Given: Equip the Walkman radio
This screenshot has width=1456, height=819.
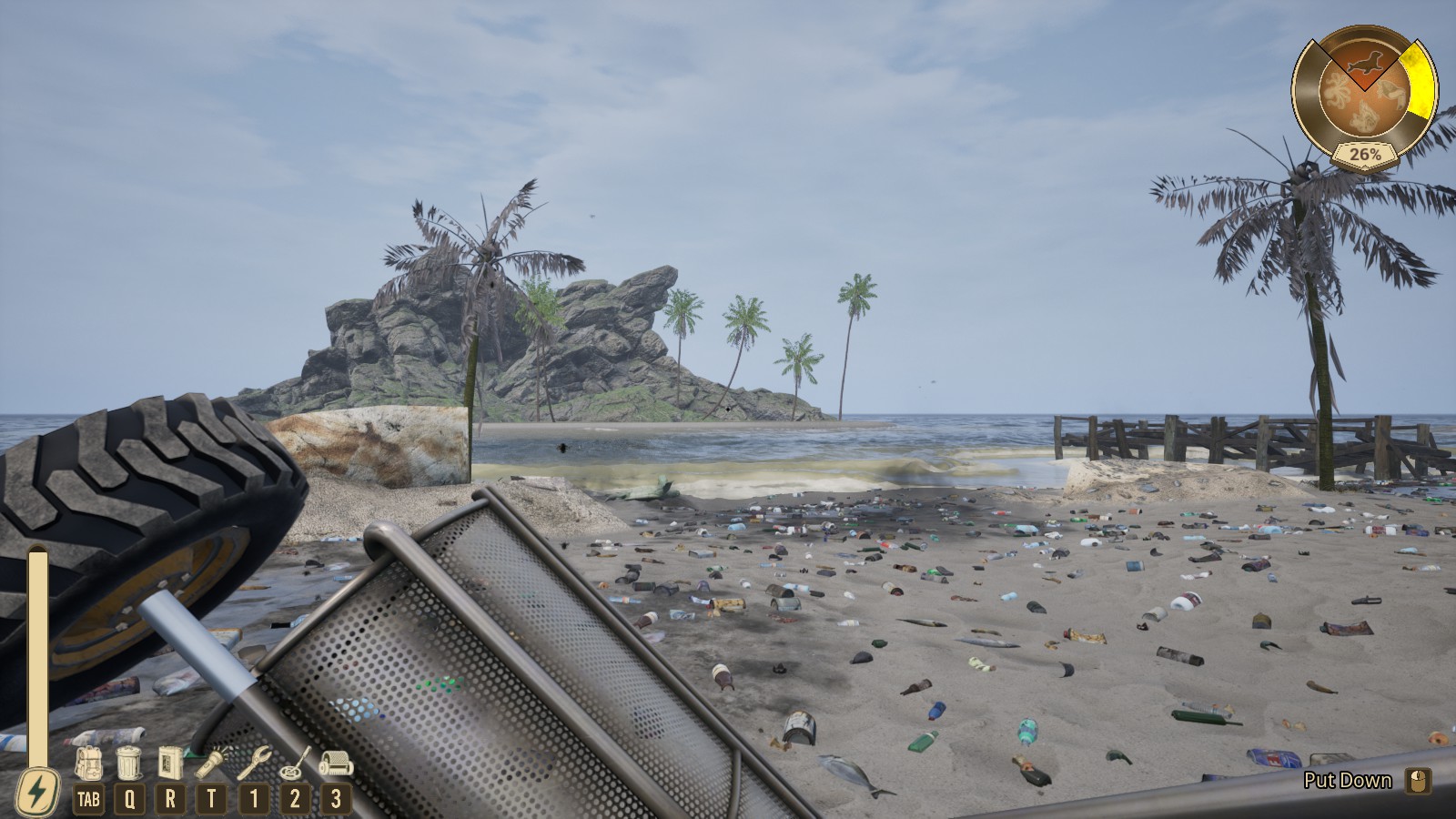Looking at the screenshot, I should pos(169,763).
